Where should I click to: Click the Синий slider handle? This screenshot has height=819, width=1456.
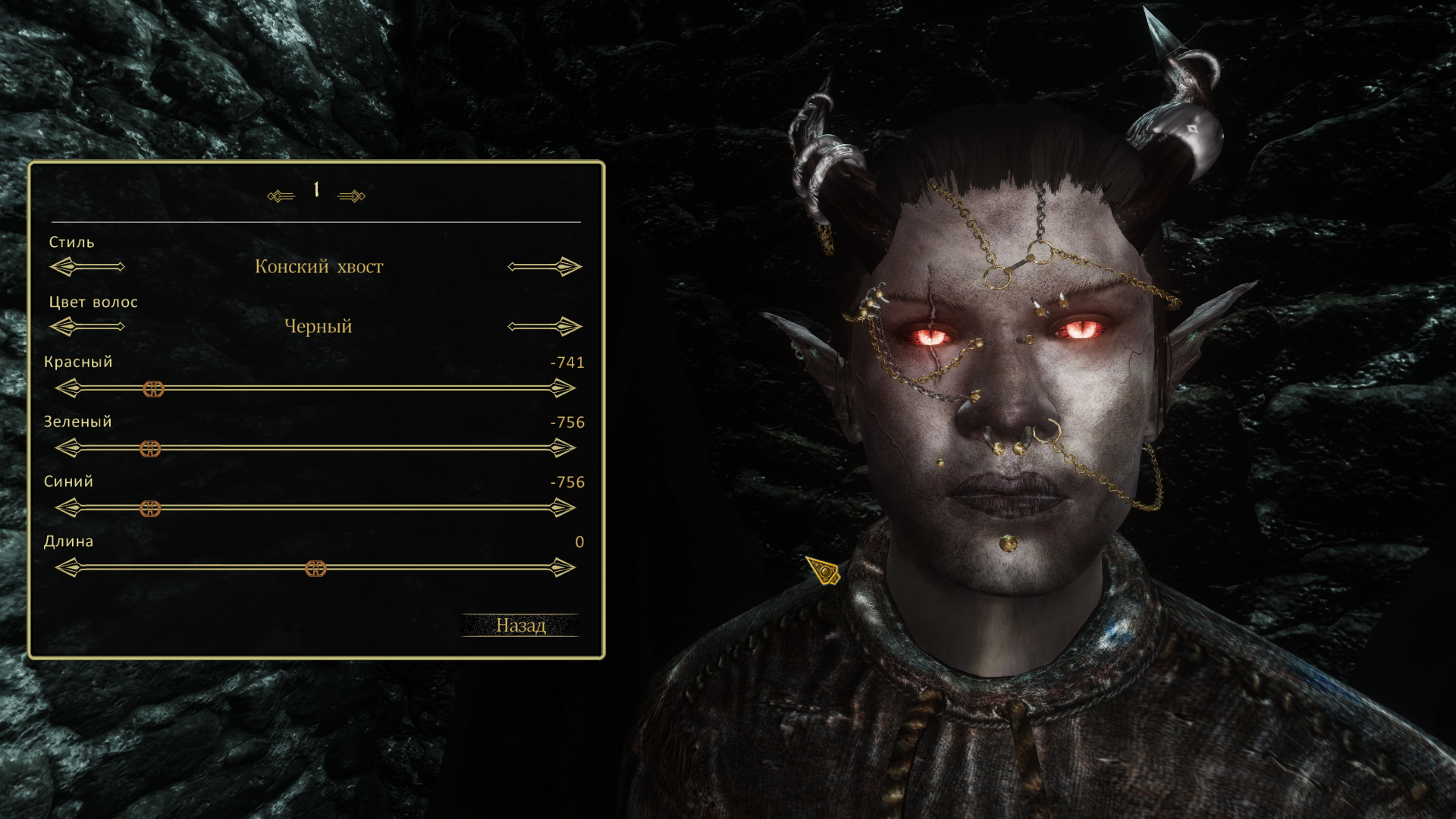(150, 509)
